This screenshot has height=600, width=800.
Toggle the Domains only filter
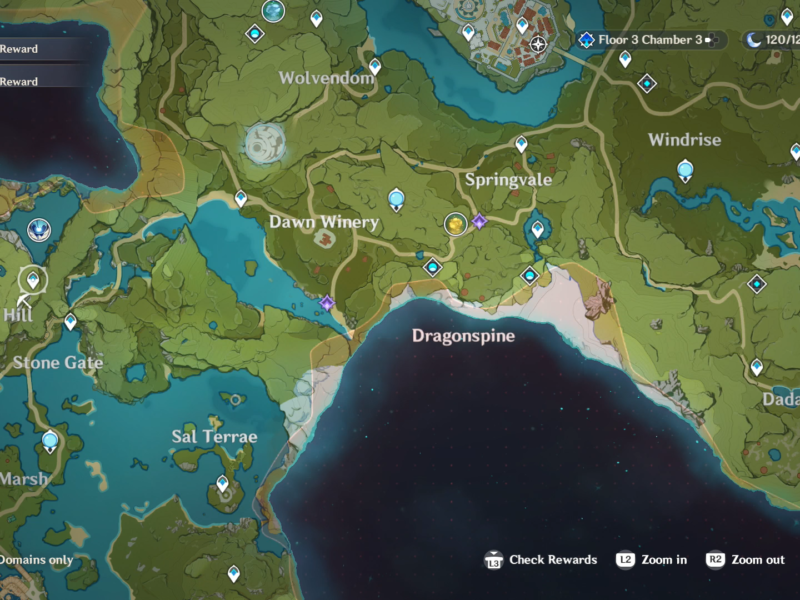(x=36, y=560)
